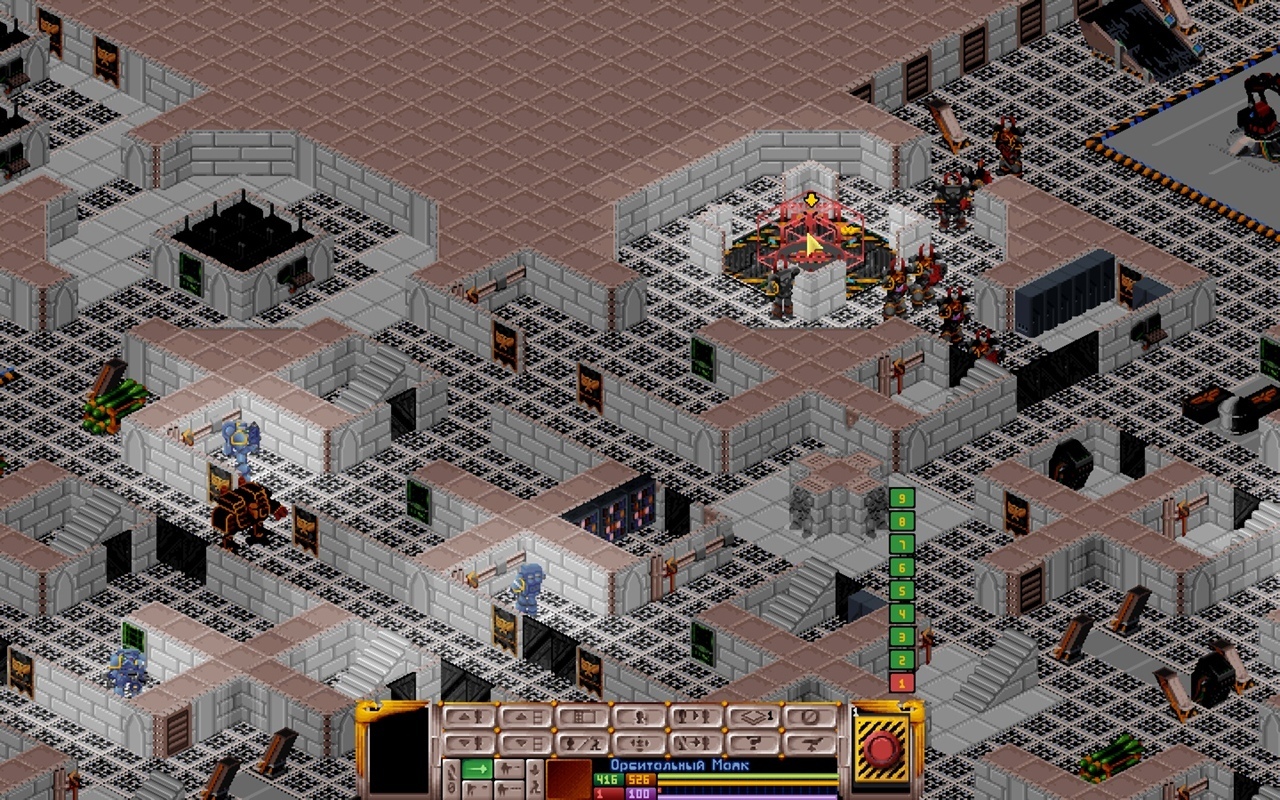This screenshot has width=1280, height=800.
Task: Select unit number 9 in the list
Action: click(x=902, y=498)
